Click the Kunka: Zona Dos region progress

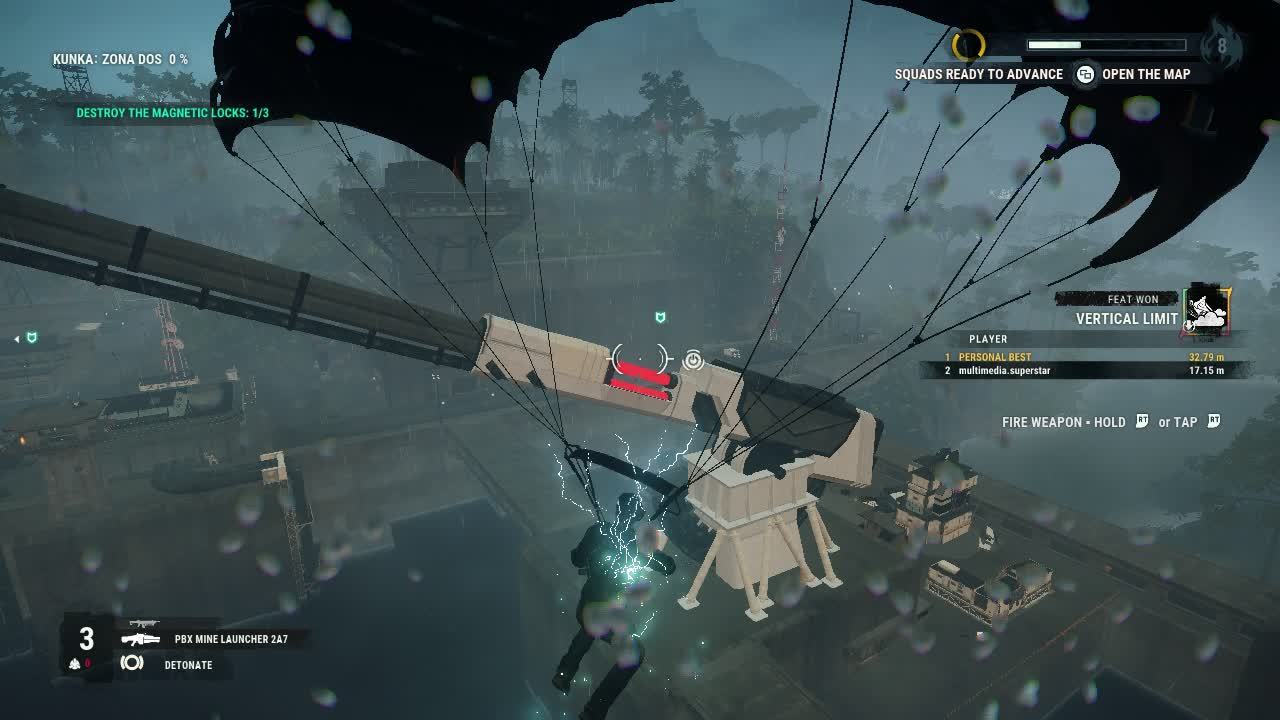(x=120, y=60)
